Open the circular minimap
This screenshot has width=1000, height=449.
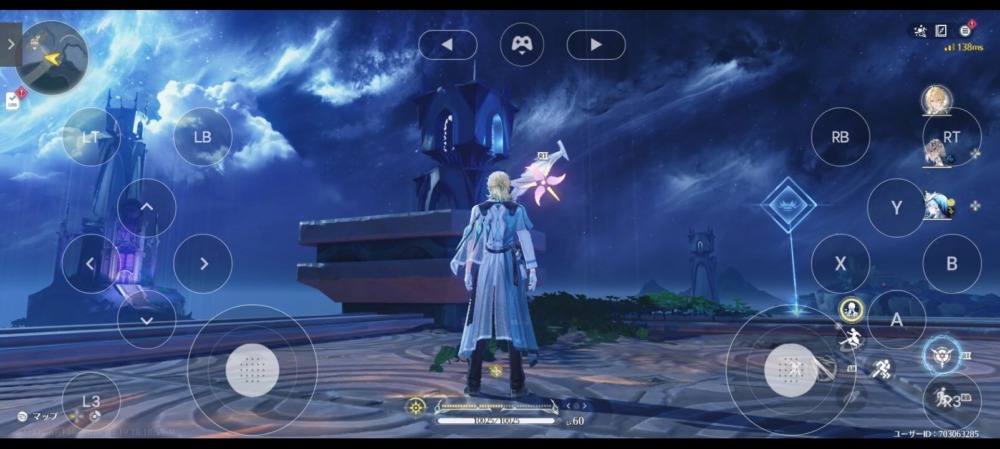click(x=53, y=56)
